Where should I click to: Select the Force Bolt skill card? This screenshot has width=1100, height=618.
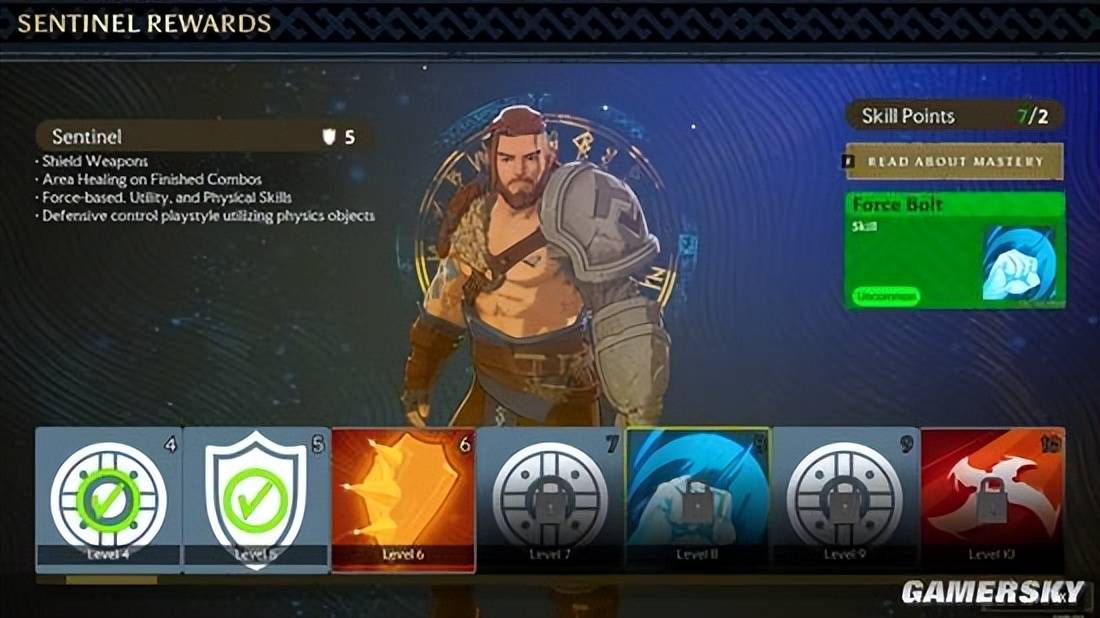point(954,249)
